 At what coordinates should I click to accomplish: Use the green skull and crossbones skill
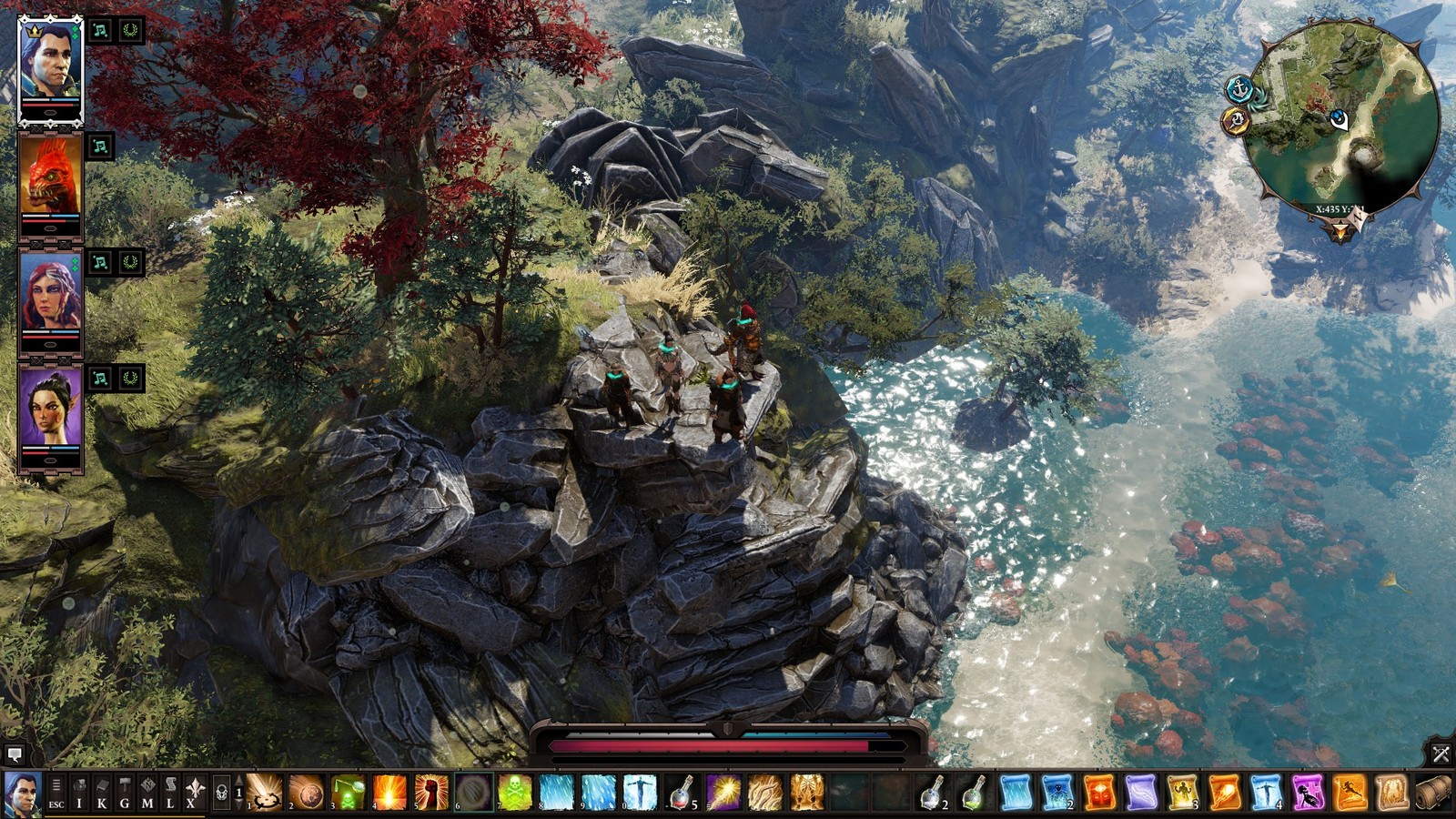tap(514, 793)
